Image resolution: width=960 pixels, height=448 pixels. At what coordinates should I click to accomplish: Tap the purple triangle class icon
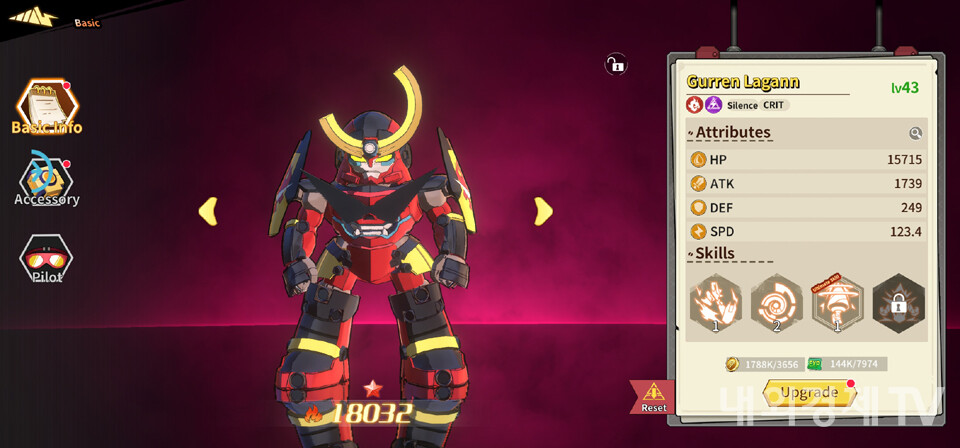pyautogui.click(x=713, y=105)
